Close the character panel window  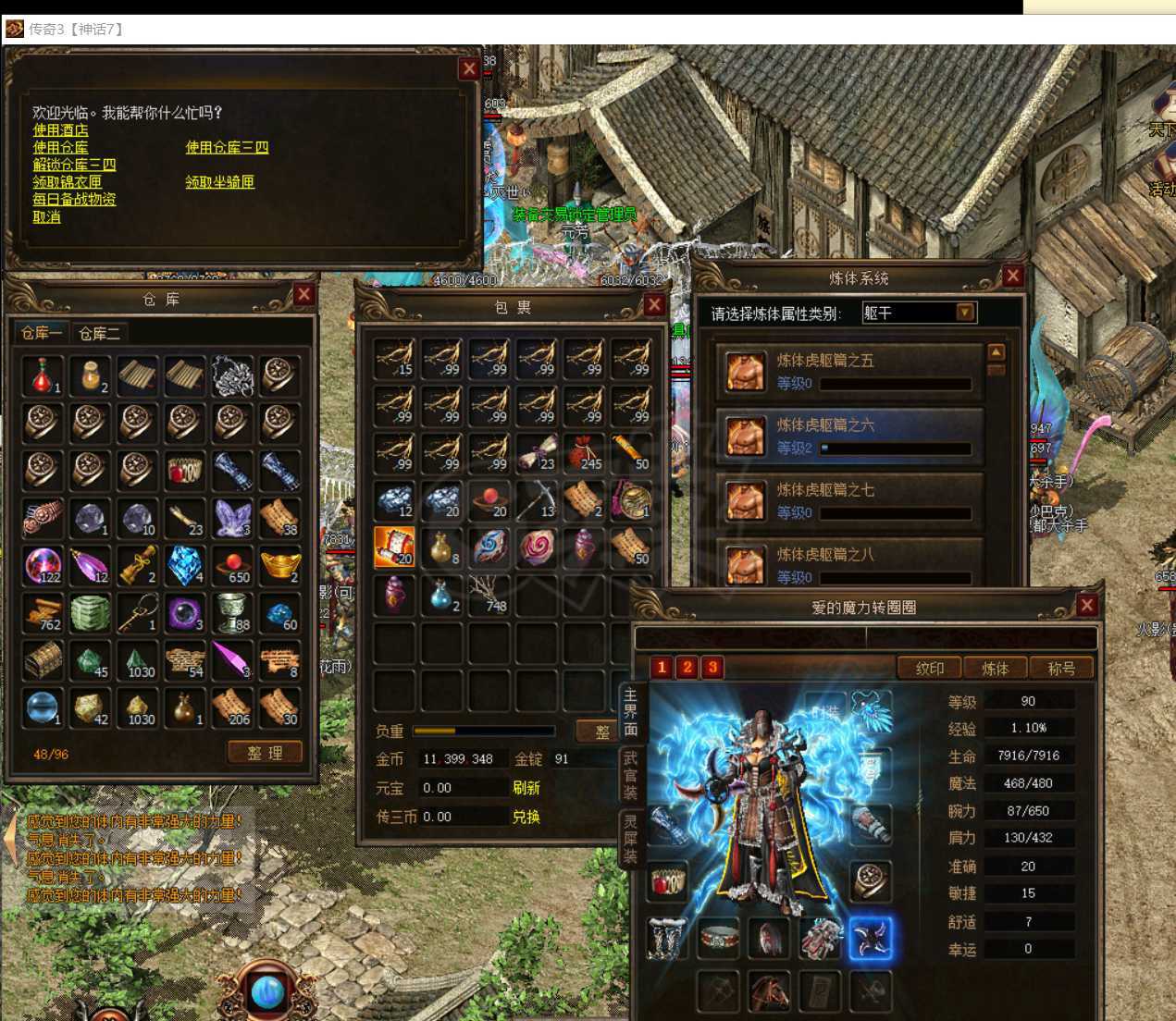pyautogui.click(x=1087, y=605)
